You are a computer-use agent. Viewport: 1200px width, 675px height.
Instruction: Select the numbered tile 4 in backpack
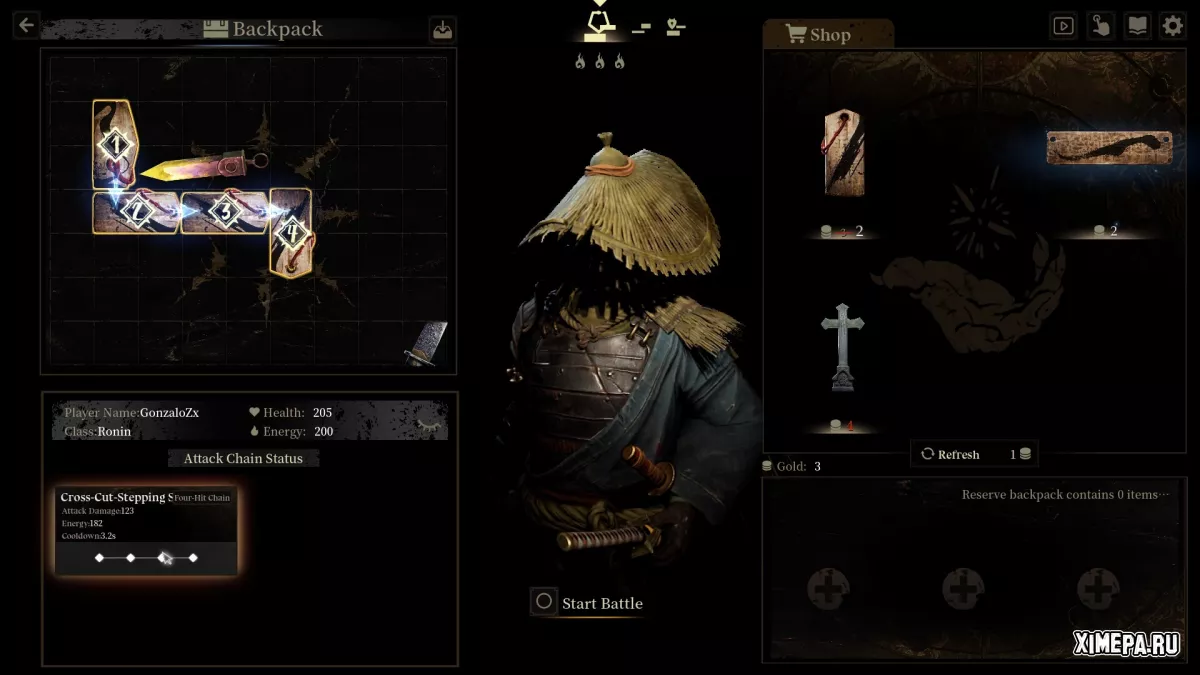click(291, 232)
